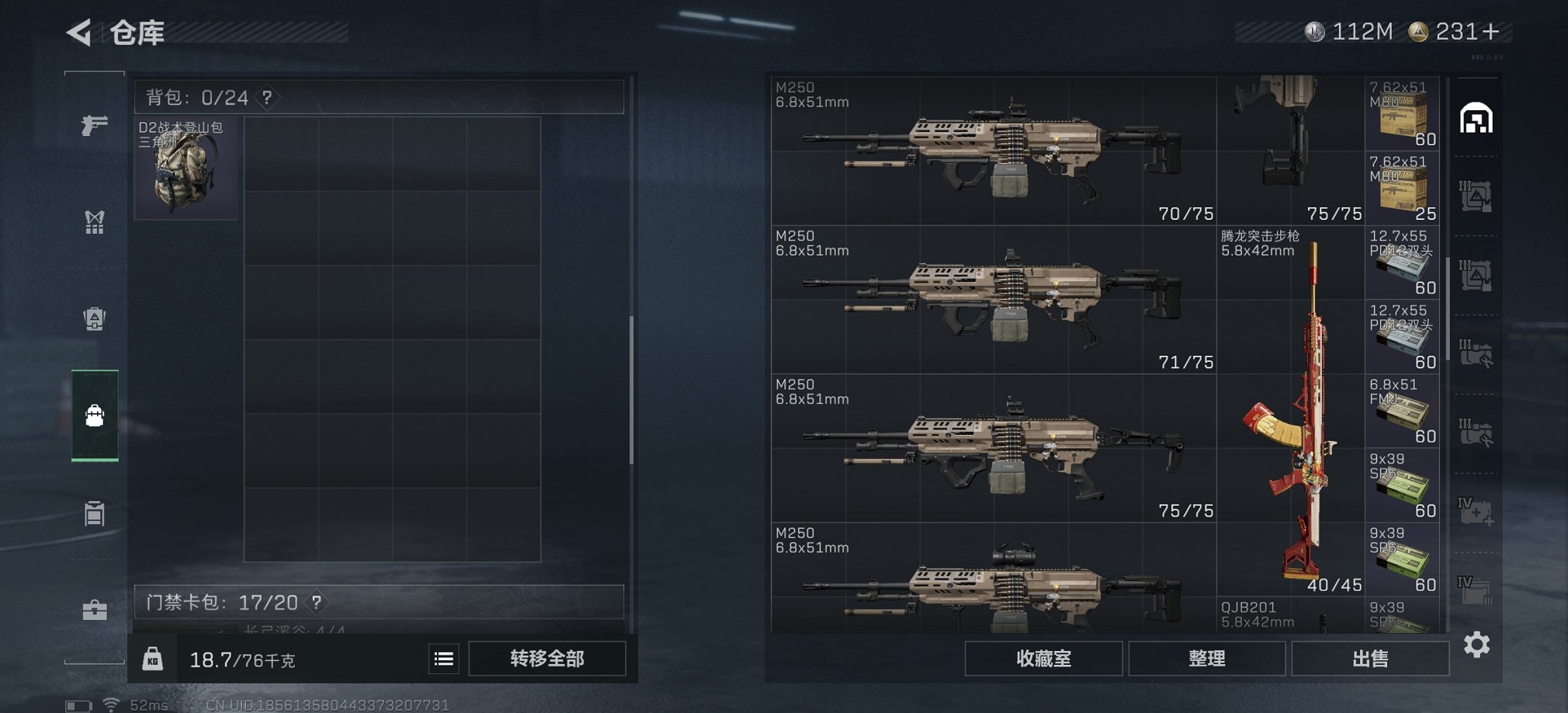Open the chest rig category in the left sidebar
The image size is (1568, 713).
click(x=94, y=223)
